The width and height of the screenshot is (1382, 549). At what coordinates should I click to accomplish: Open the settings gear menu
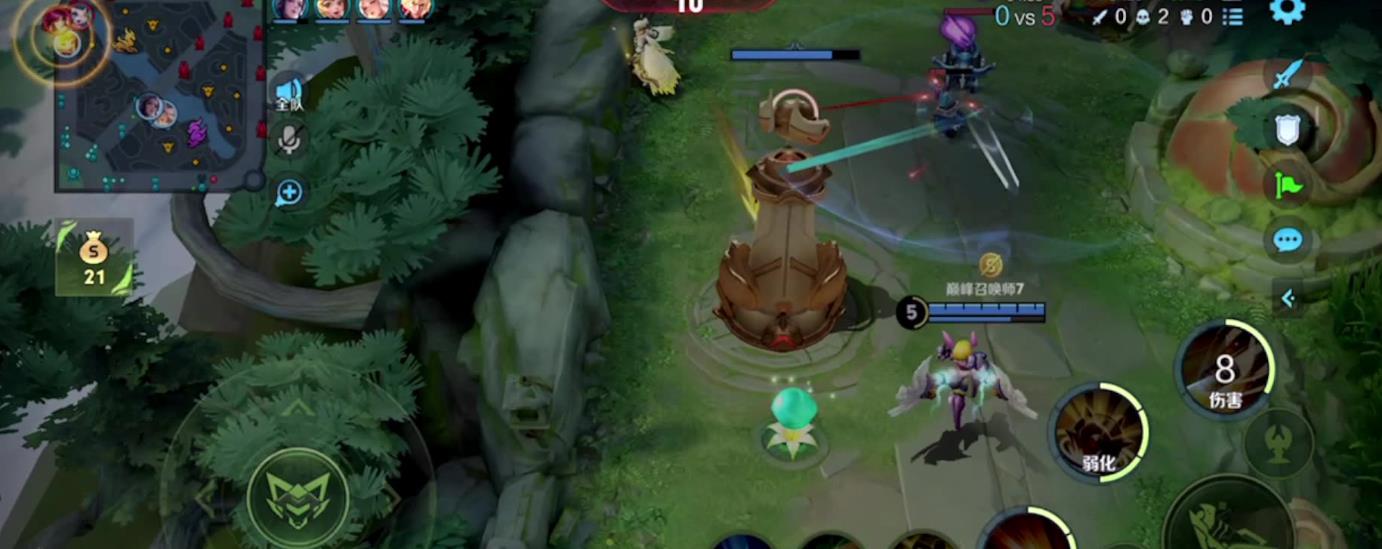click(1287, 11)
